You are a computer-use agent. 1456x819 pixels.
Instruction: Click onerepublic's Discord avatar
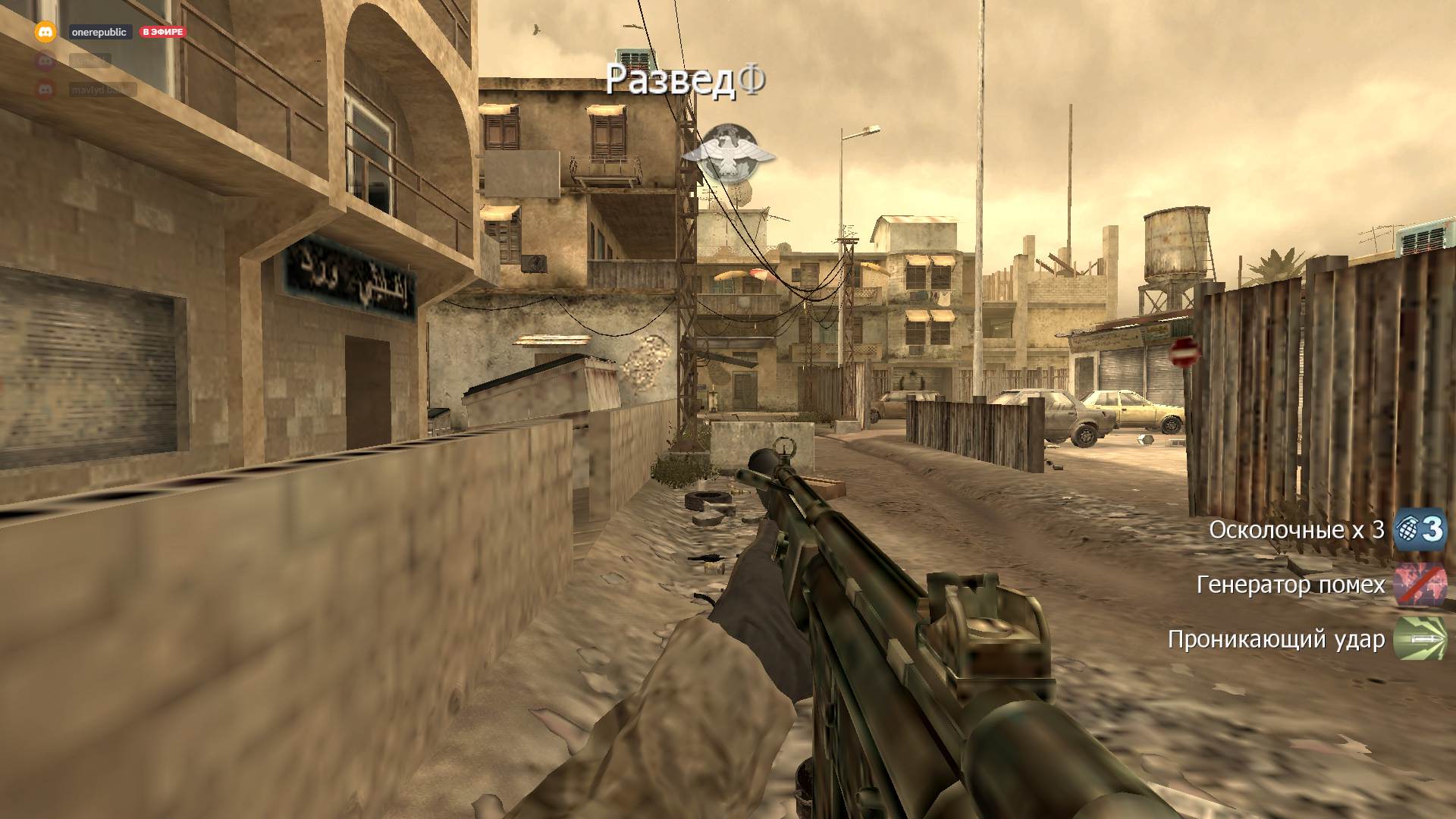(45, 32)
